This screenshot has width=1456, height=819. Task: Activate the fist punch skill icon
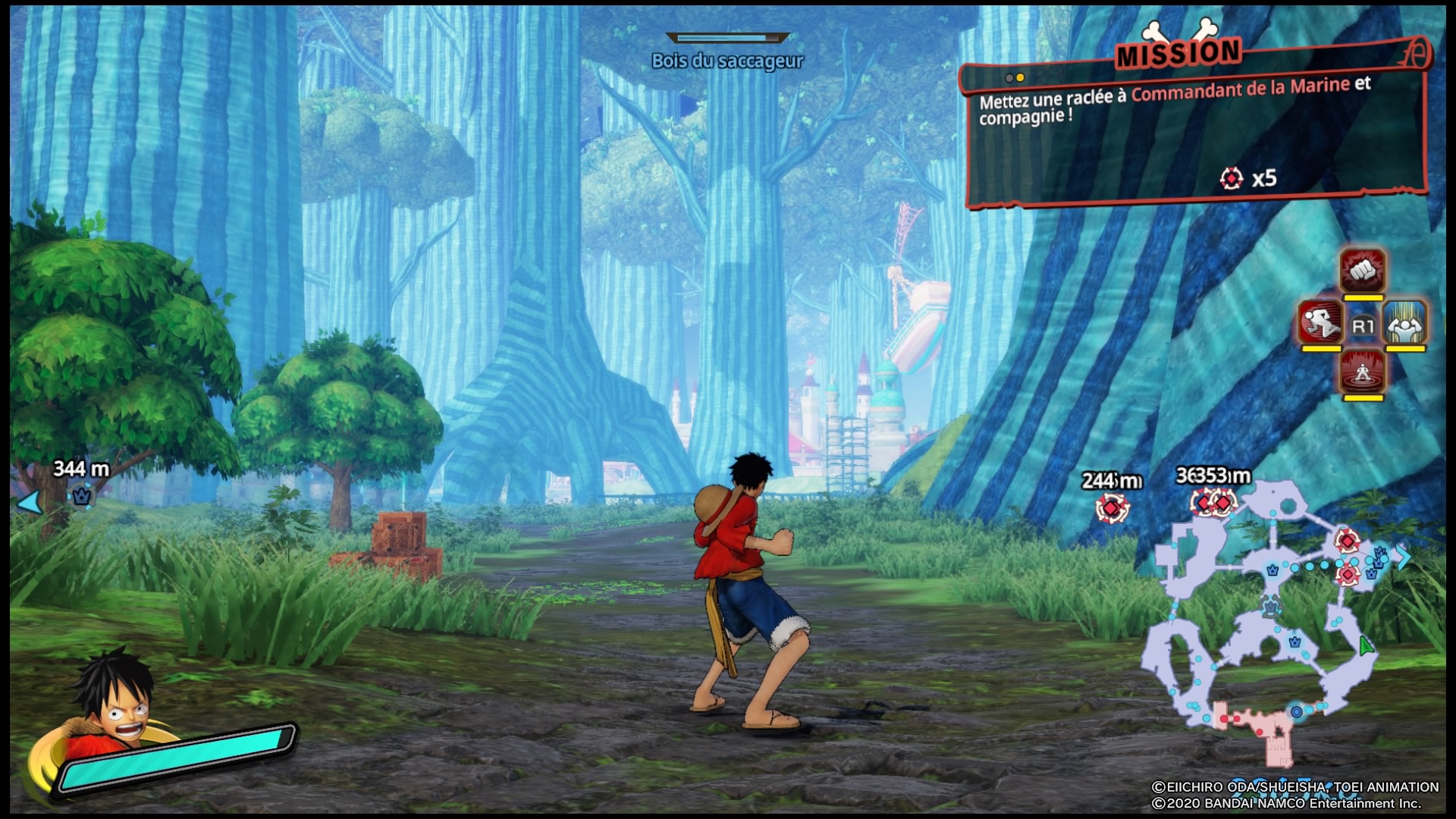pyautogui.click(x=1362, y=271)
